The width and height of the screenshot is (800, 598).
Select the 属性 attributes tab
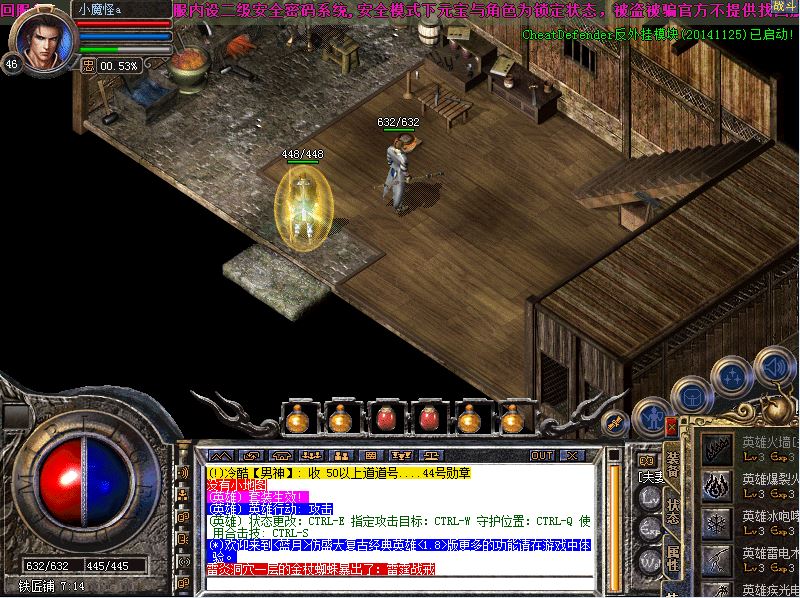[x=673, y=558]
